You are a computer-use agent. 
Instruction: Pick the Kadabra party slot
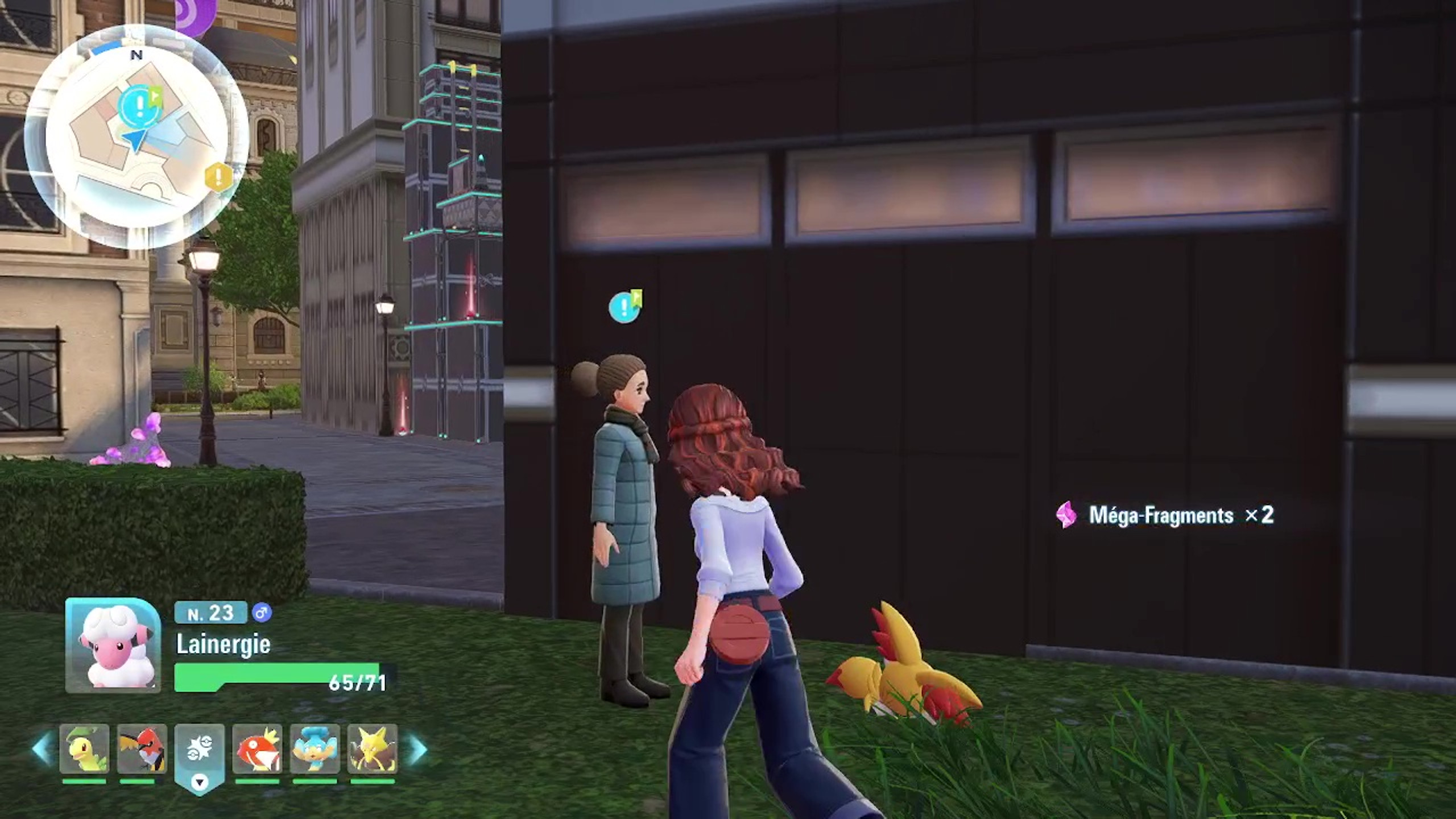373,748
